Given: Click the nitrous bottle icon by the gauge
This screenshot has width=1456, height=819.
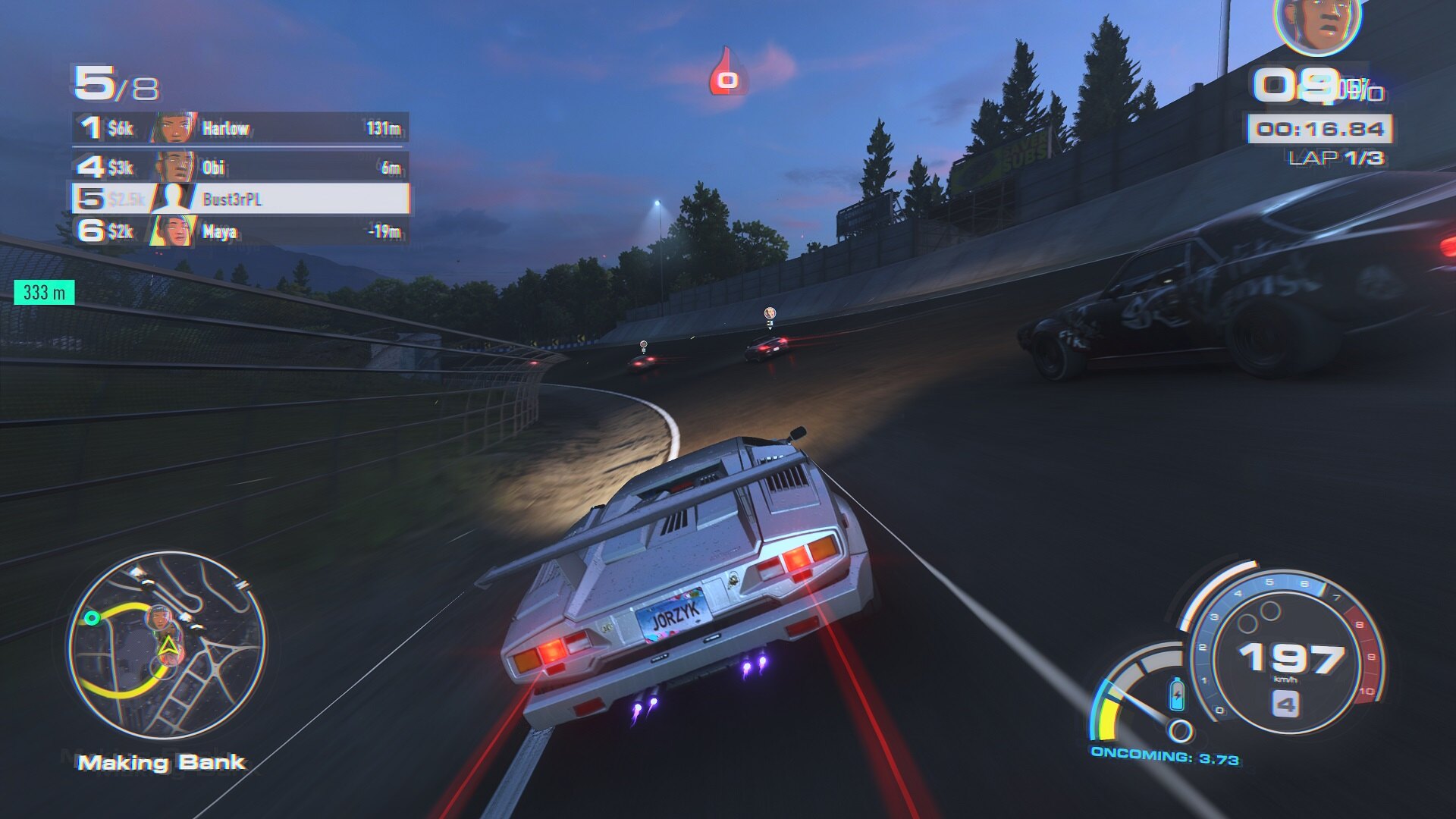Looking at the screenshot, I should point(1176,693).
